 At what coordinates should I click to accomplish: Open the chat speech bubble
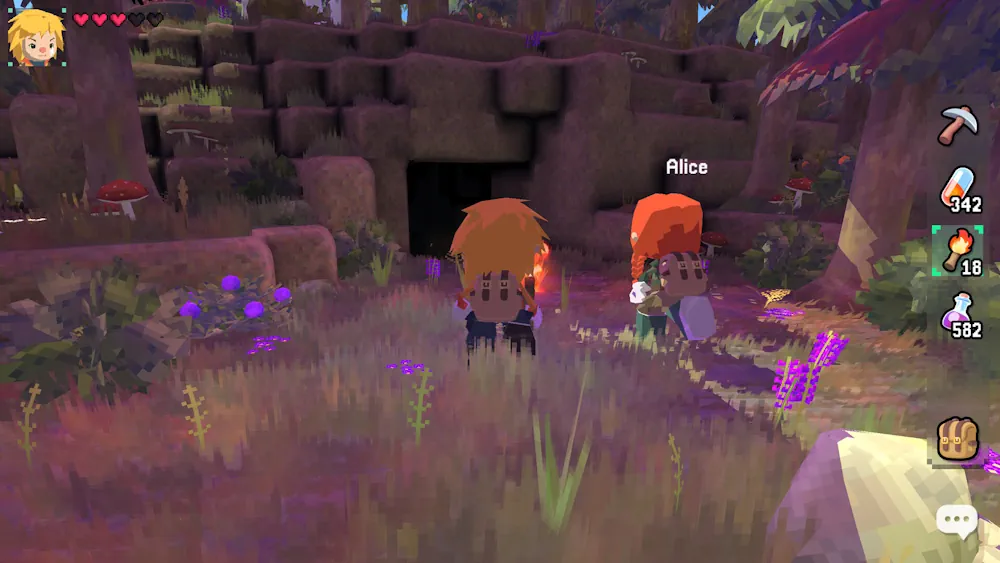(956, 520)
